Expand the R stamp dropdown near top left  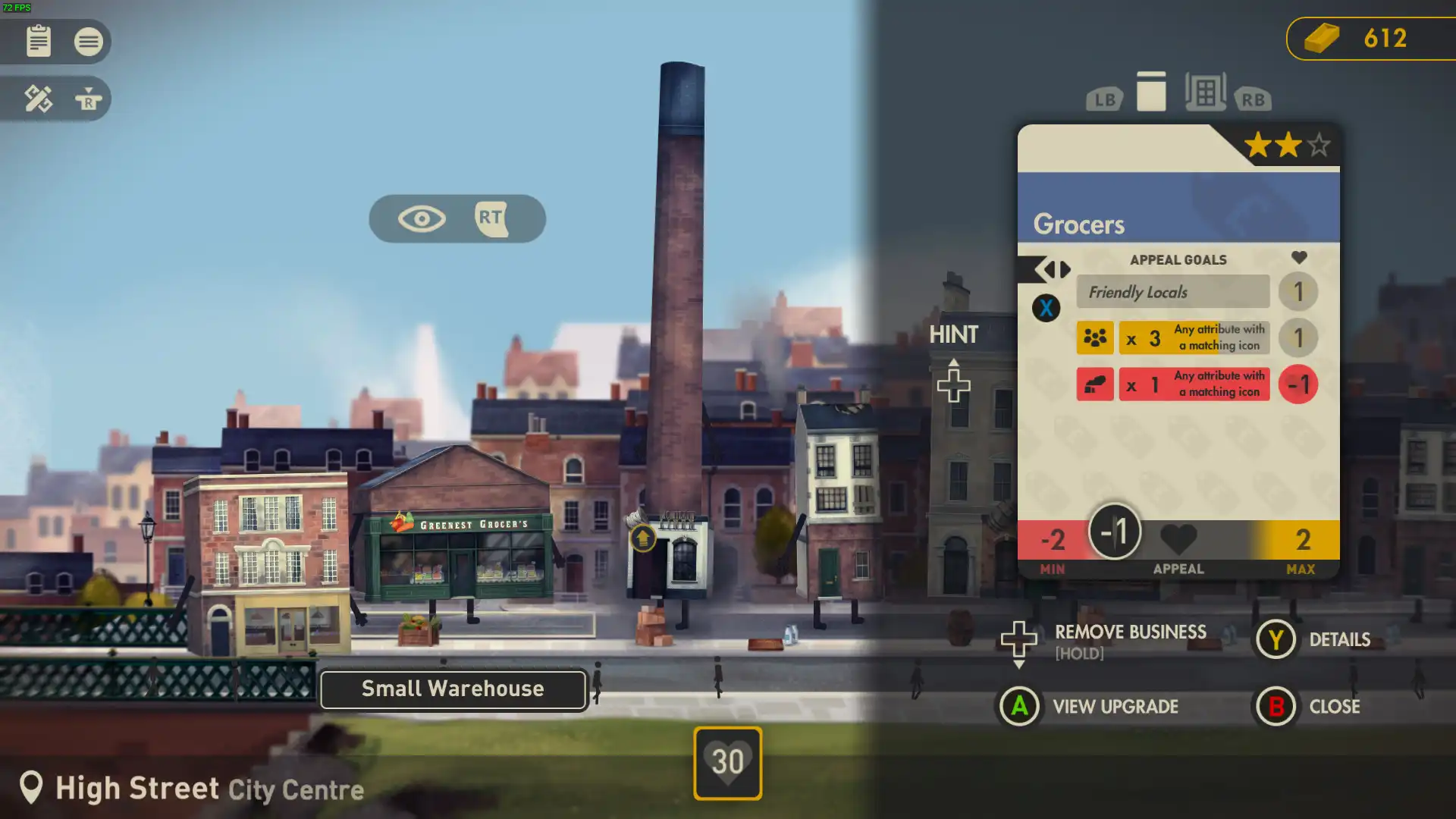pyautogui.click(x=89, y=99)
